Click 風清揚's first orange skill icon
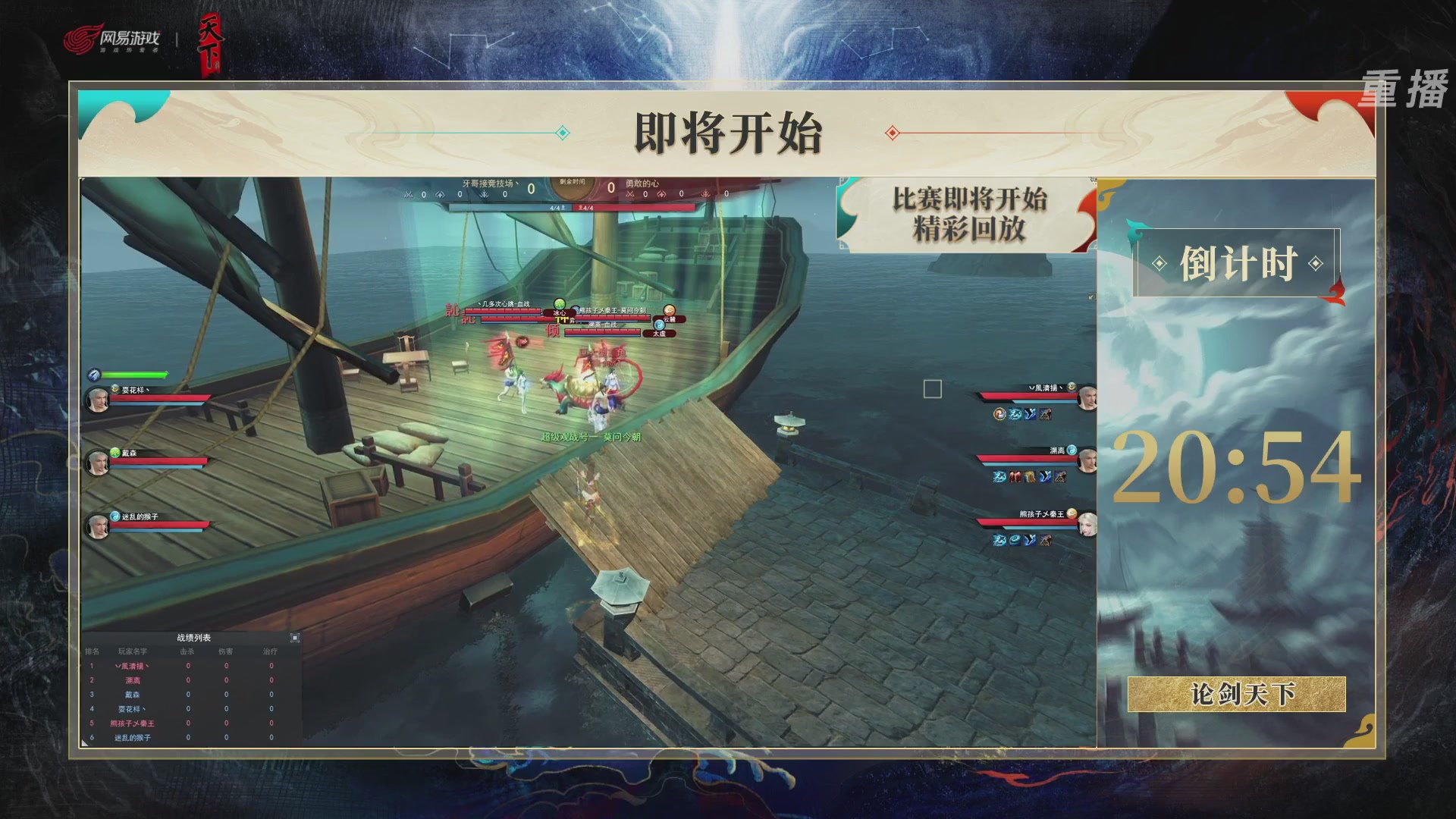Screen dimensions: 1456x819 coord(999,413)
